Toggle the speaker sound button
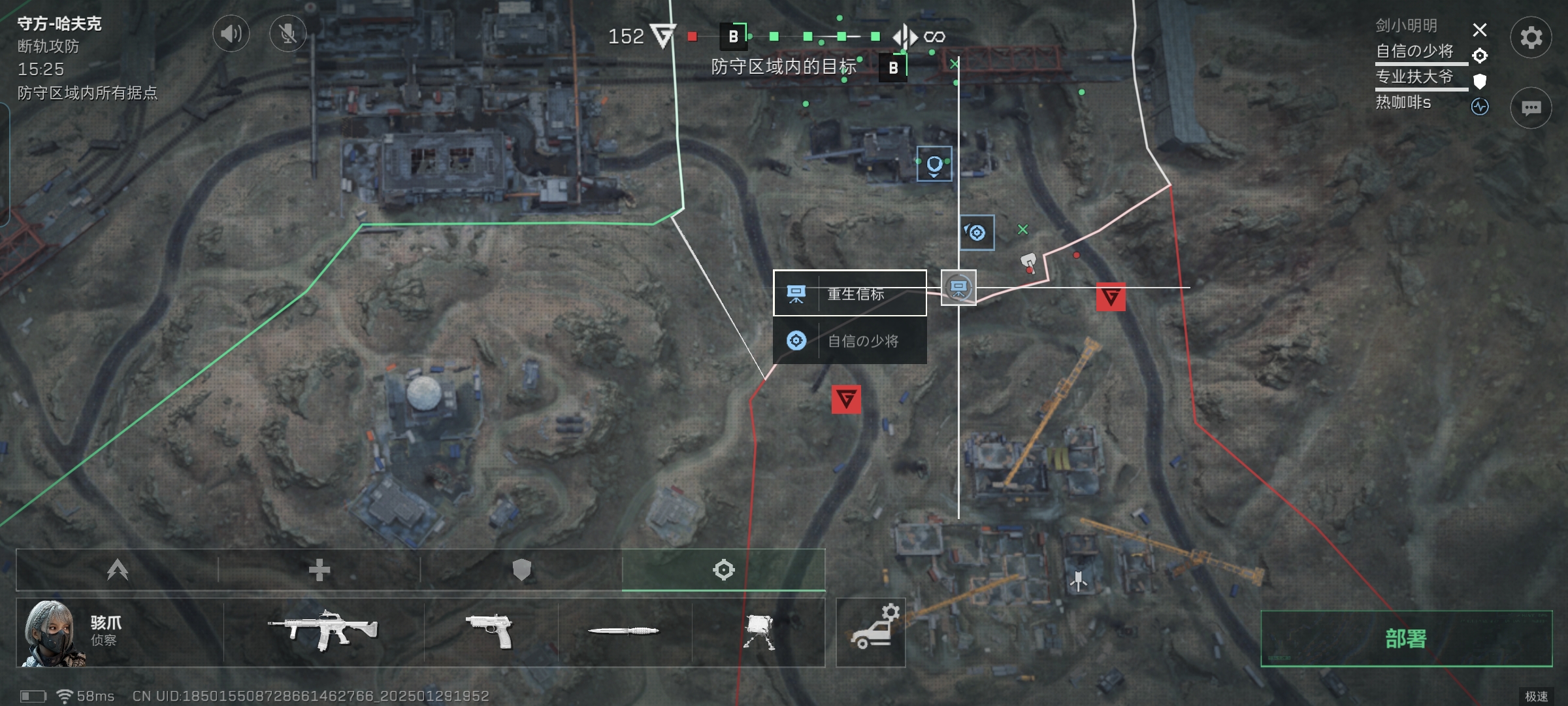Viewport: 1568px width, 706px height. pyautogui.click(x=231, y=33)
